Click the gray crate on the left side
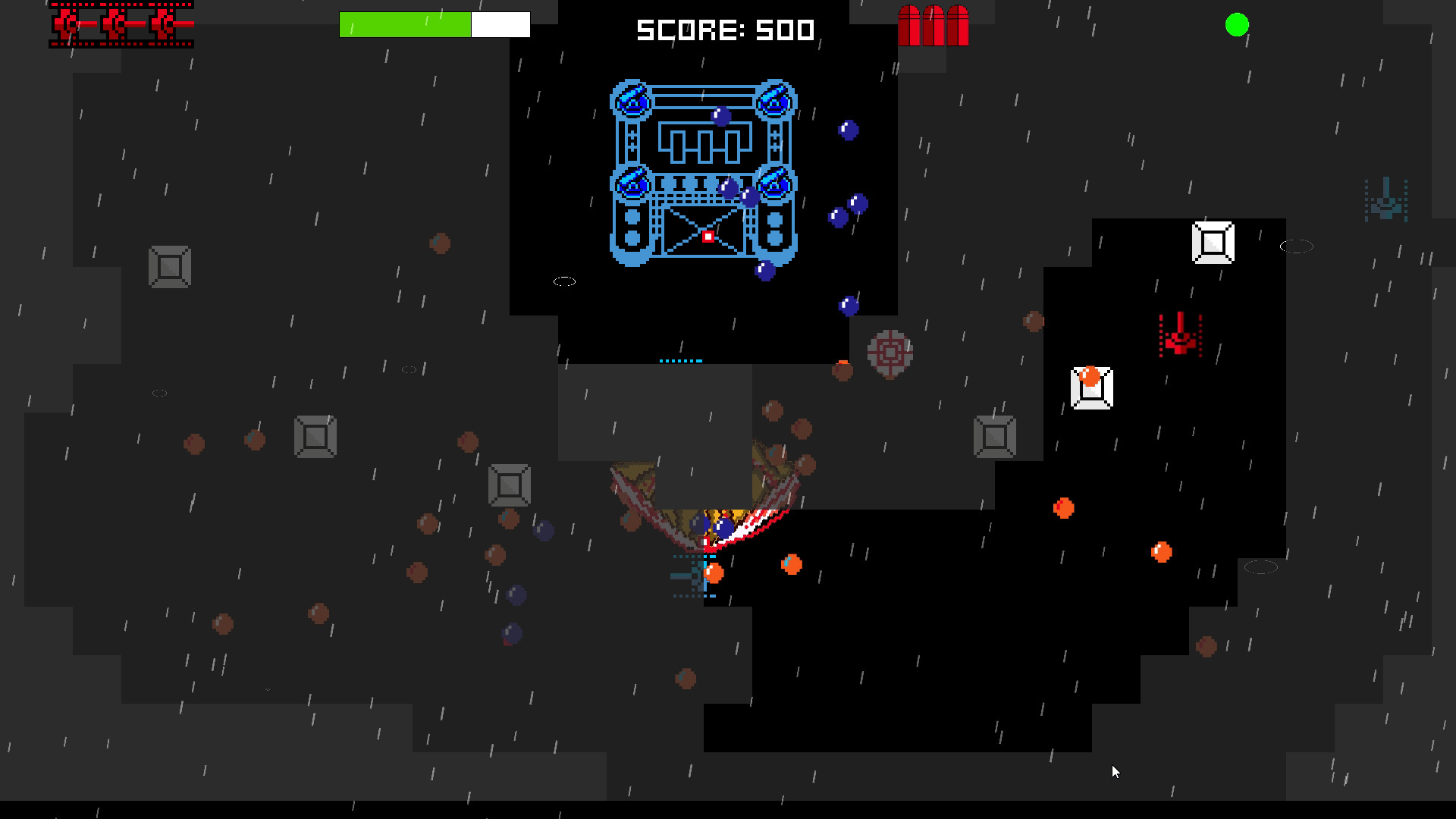The height and width of the screenshot is (819, 1456). coord(168,267)
